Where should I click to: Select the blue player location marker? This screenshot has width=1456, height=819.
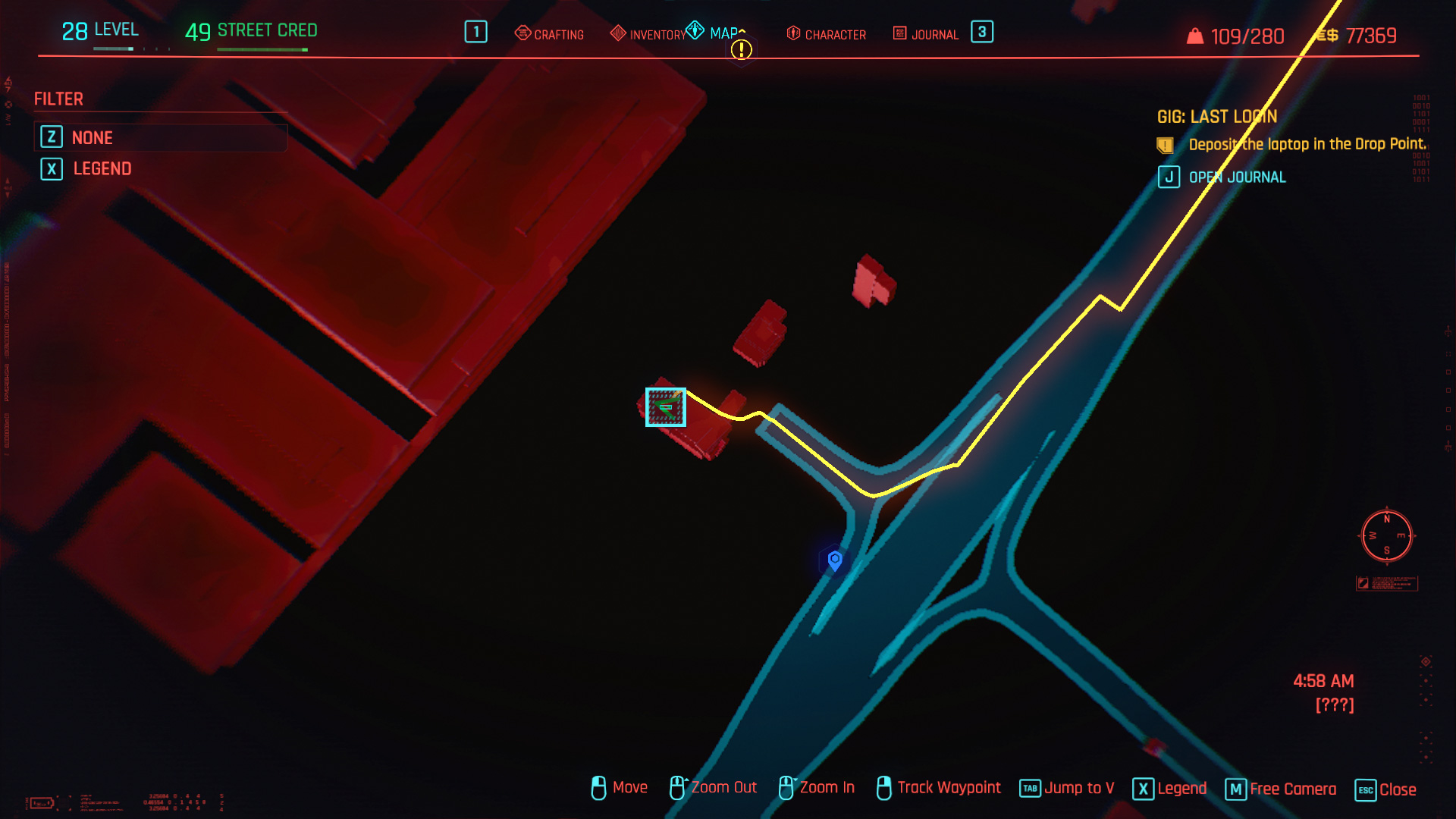[x=835, y=560]
